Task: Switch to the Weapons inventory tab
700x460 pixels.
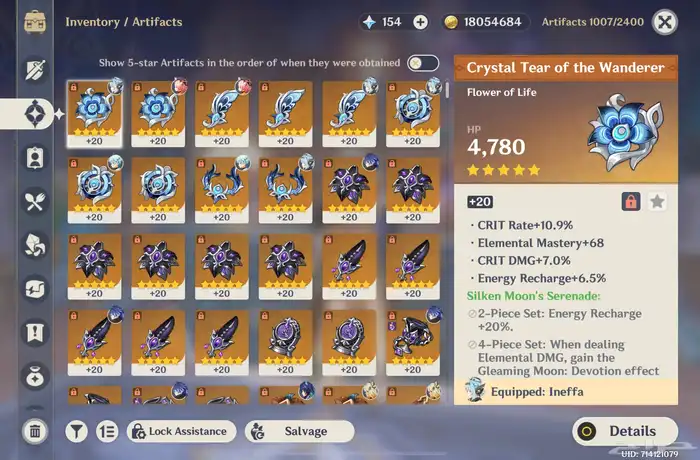Action: 35,69
